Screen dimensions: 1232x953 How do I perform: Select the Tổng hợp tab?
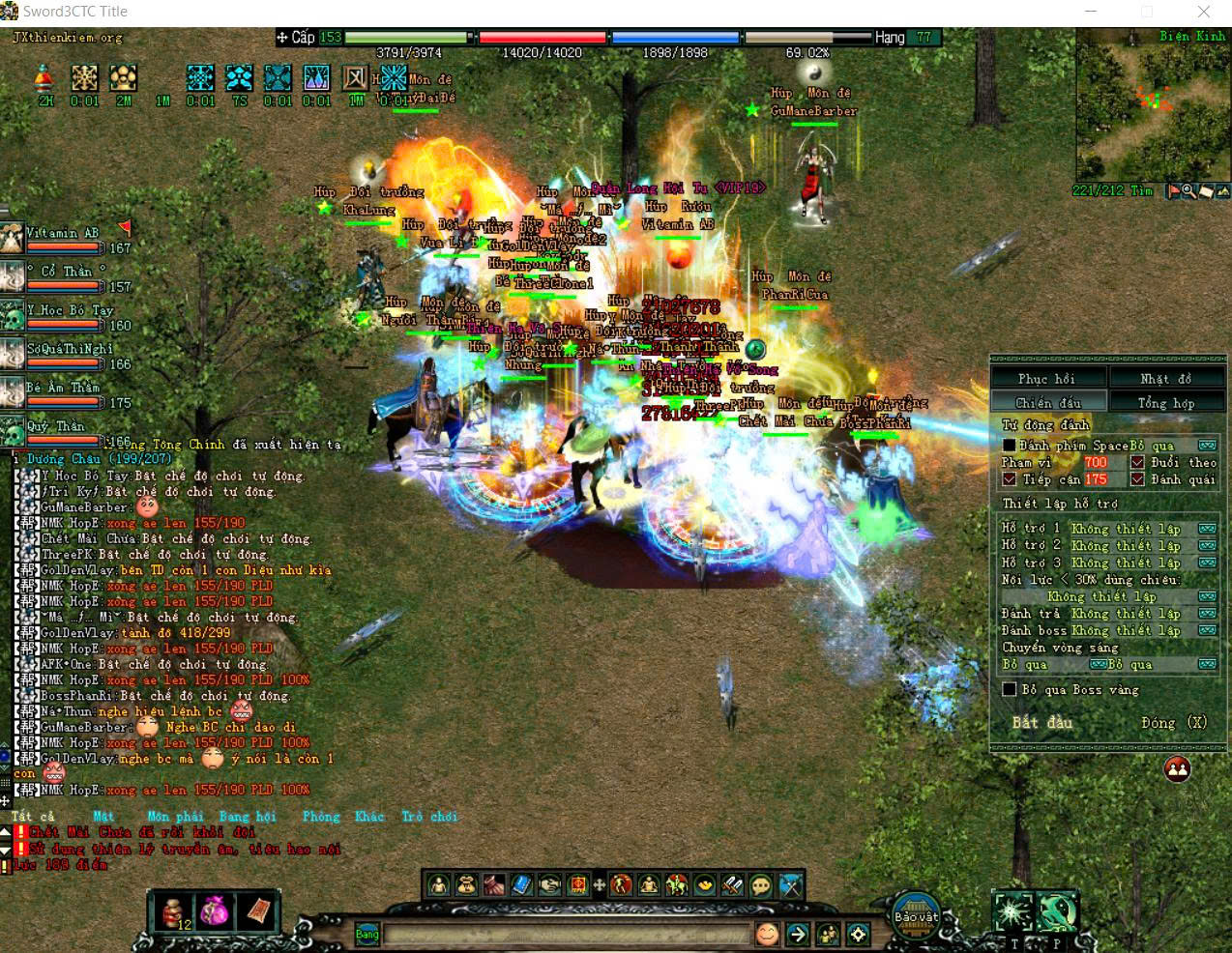tap(1166, 403)
